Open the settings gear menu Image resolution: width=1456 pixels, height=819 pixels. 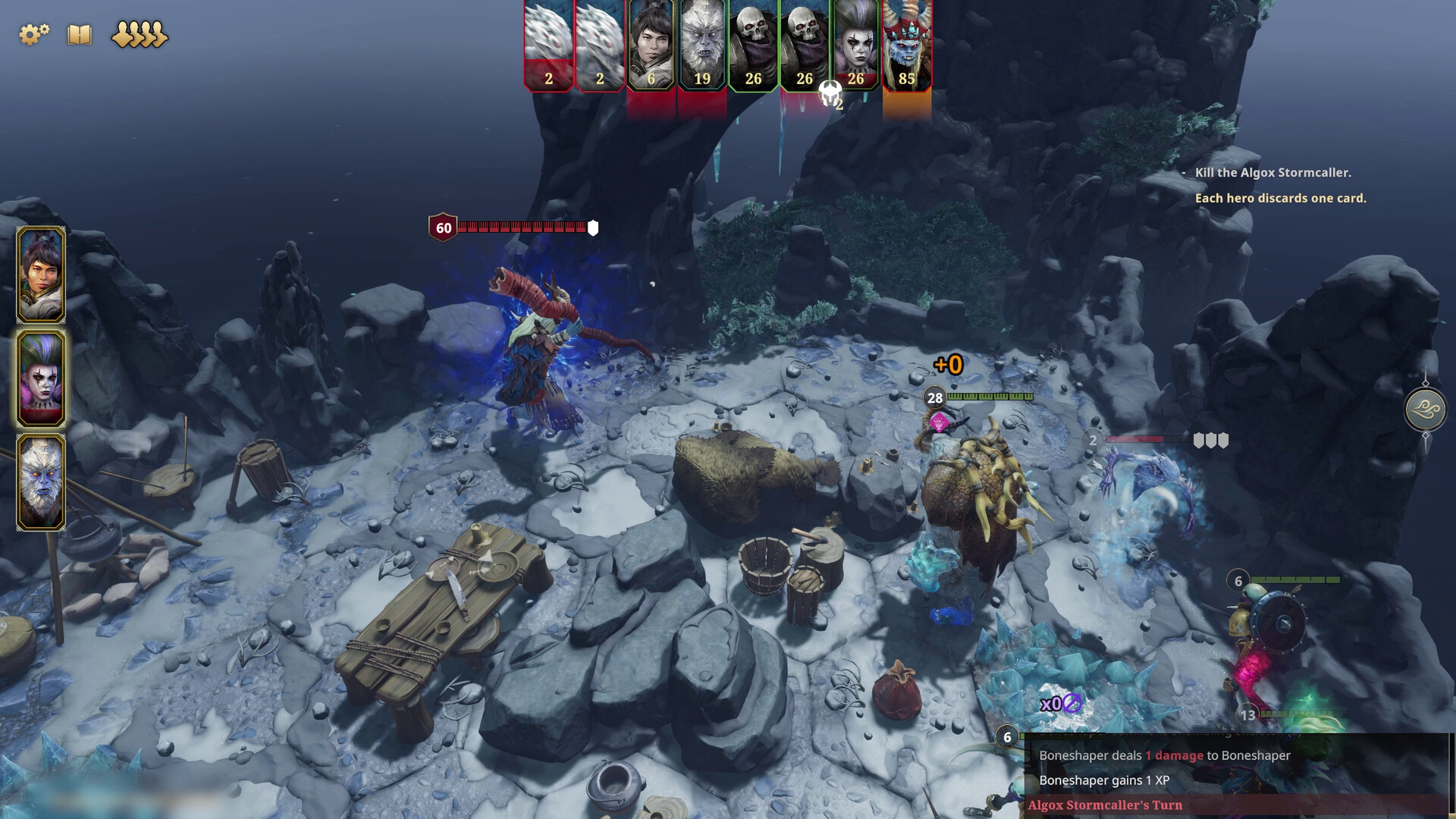33,33
